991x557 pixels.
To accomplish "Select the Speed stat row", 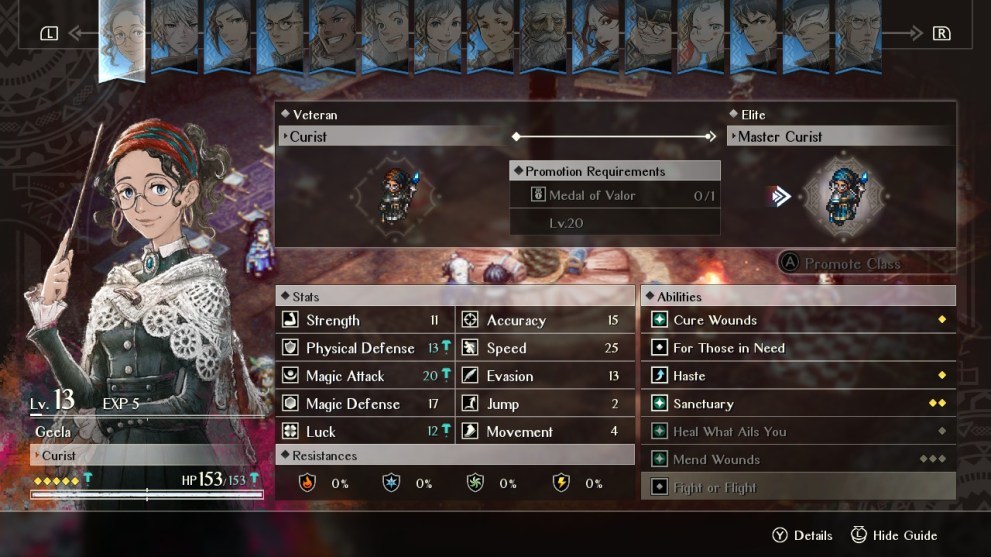I will [545, 348].
